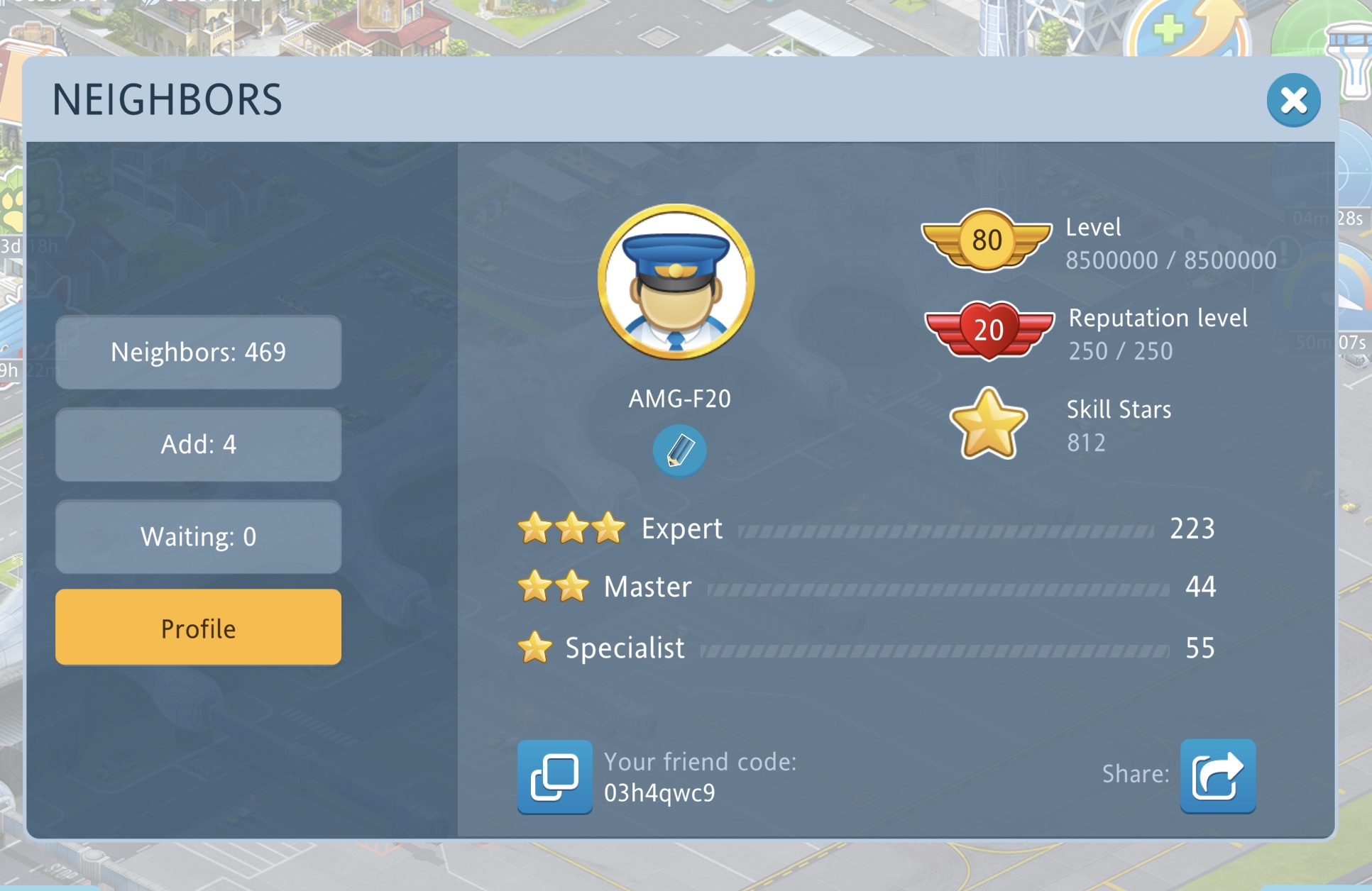Show the Waiting: 0 tab
Screen dimensions: 1372x891
point(198,537)
